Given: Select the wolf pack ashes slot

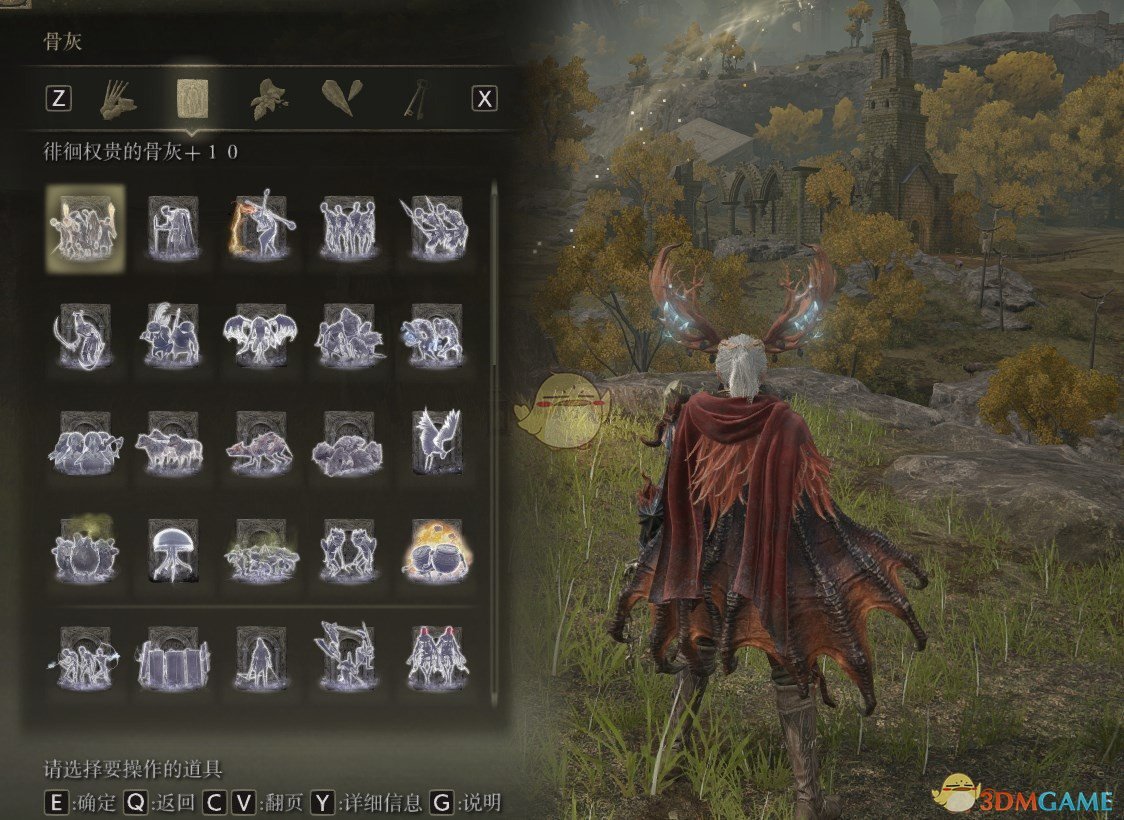Looking at the screenshot, I should [173, 441].
